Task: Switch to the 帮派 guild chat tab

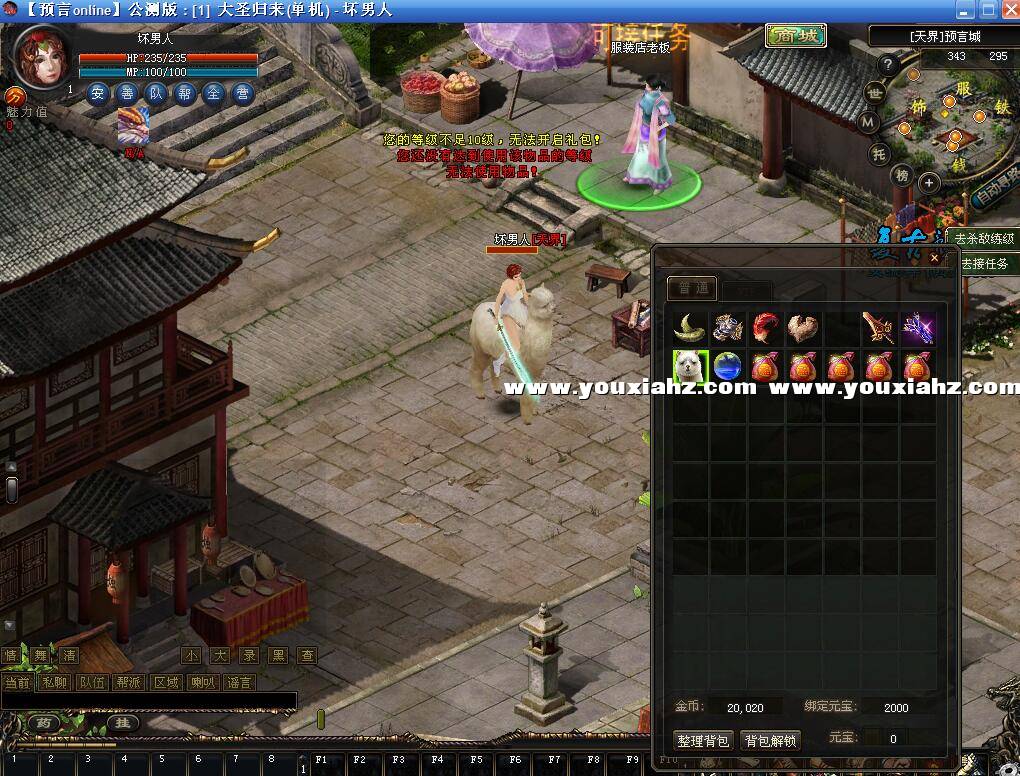Action: pos(129,682)
